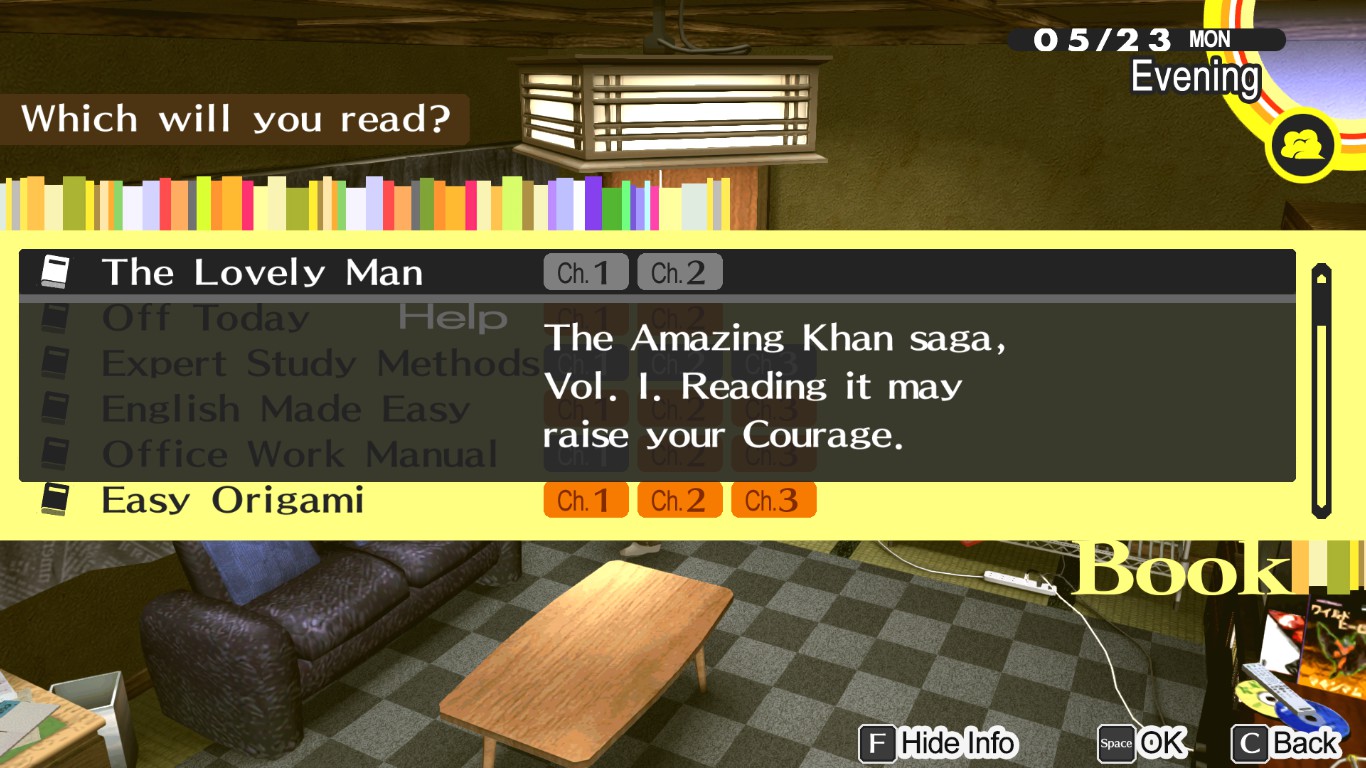Select Easy Origami in the book list
This screenshot has height=768, width=1366.
point(232,500)
